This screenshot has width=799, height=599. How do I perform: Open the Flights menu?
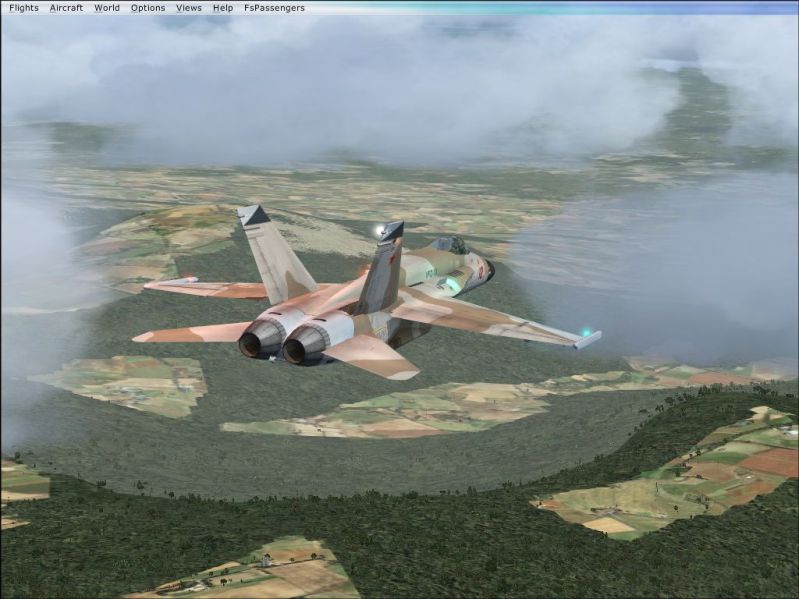pyautogui.click(x=23, y=8)
